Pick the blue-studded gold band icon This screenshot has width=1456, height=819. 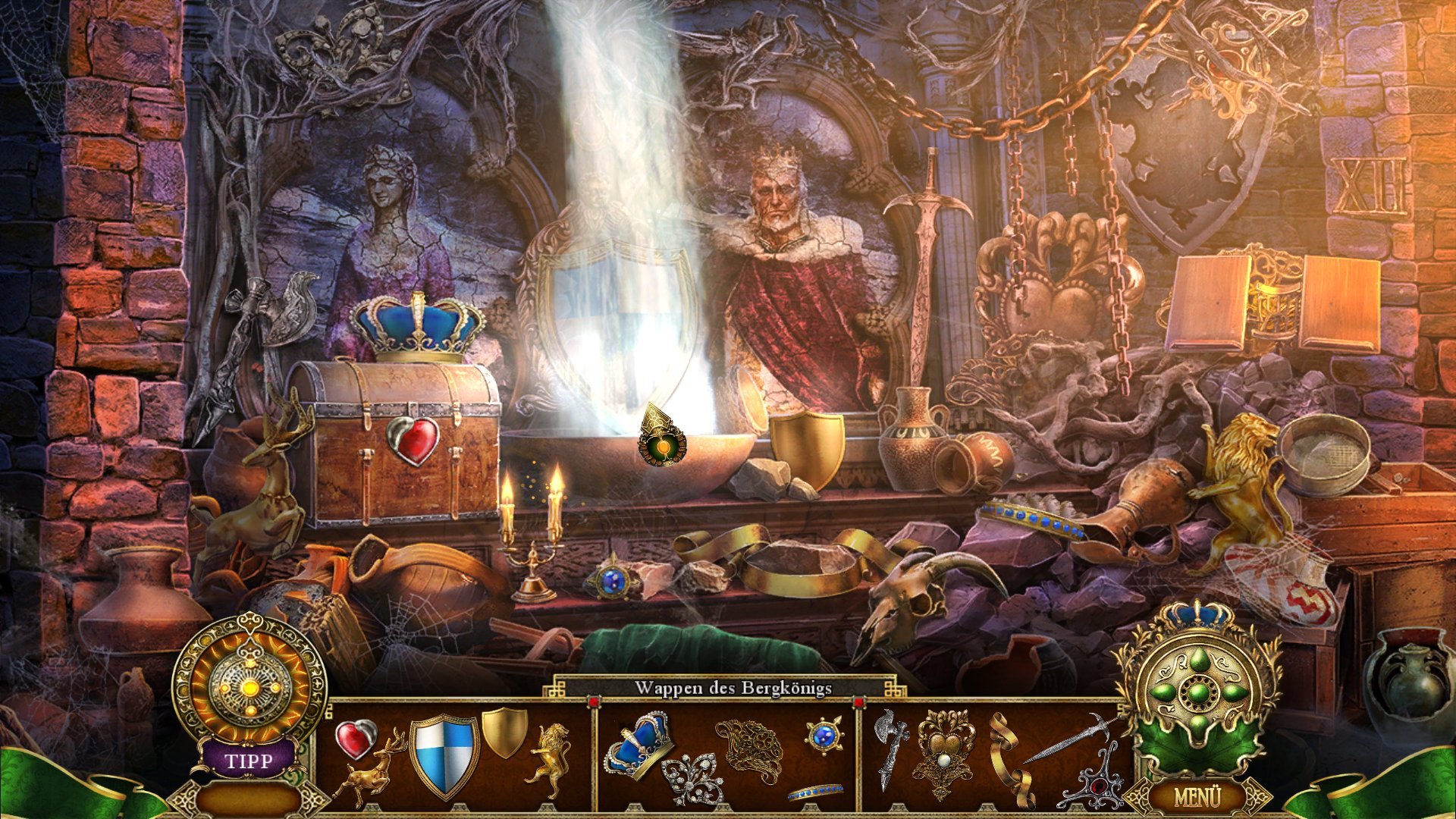coord(814,792)
